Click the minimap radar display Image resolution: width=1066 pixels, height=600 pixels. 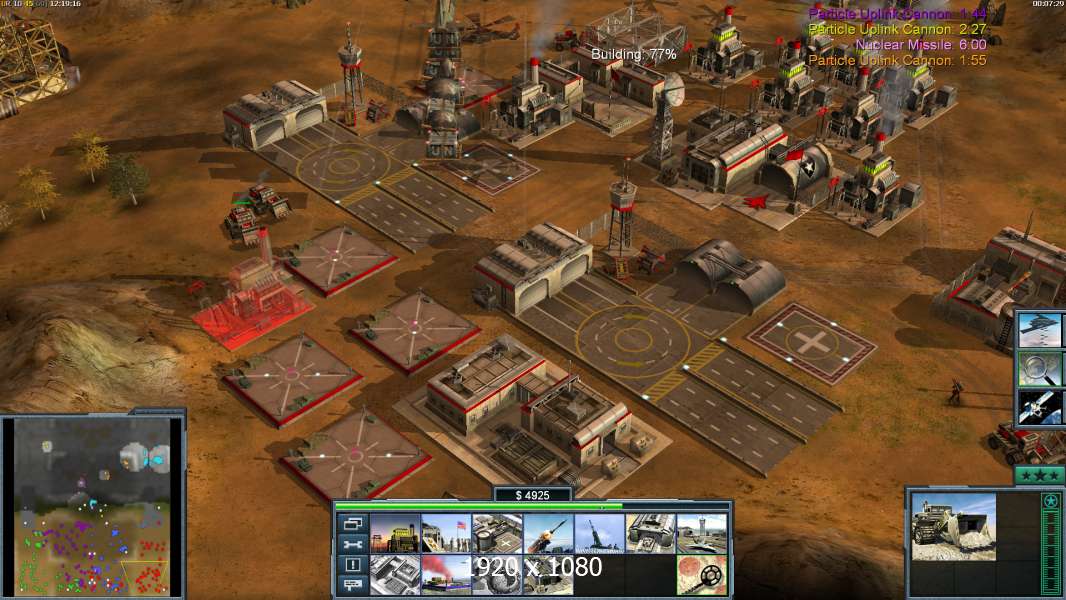[x=93, y=504]
